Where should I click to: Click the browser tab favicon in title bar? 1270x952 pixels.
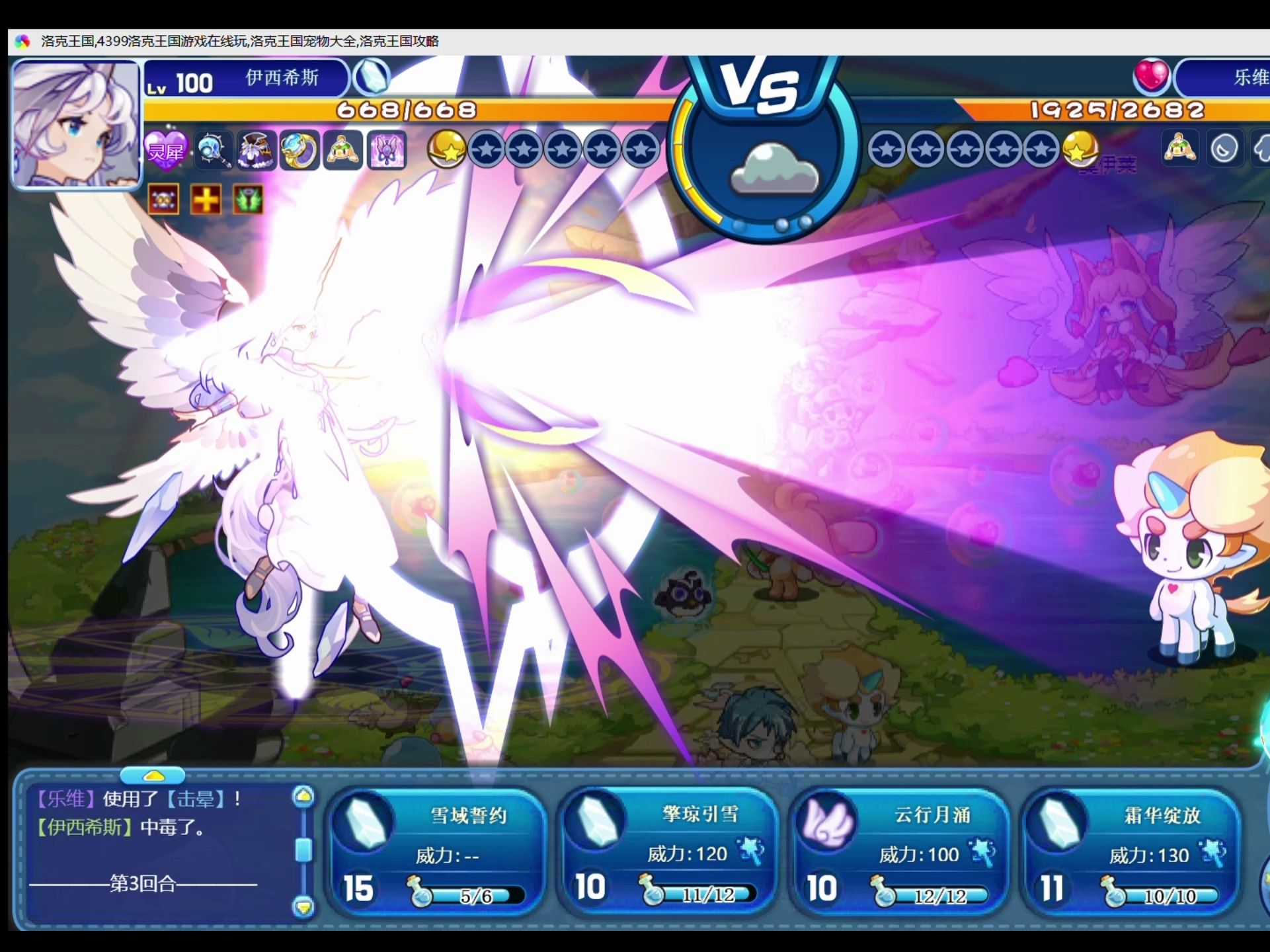click(22, 42)
